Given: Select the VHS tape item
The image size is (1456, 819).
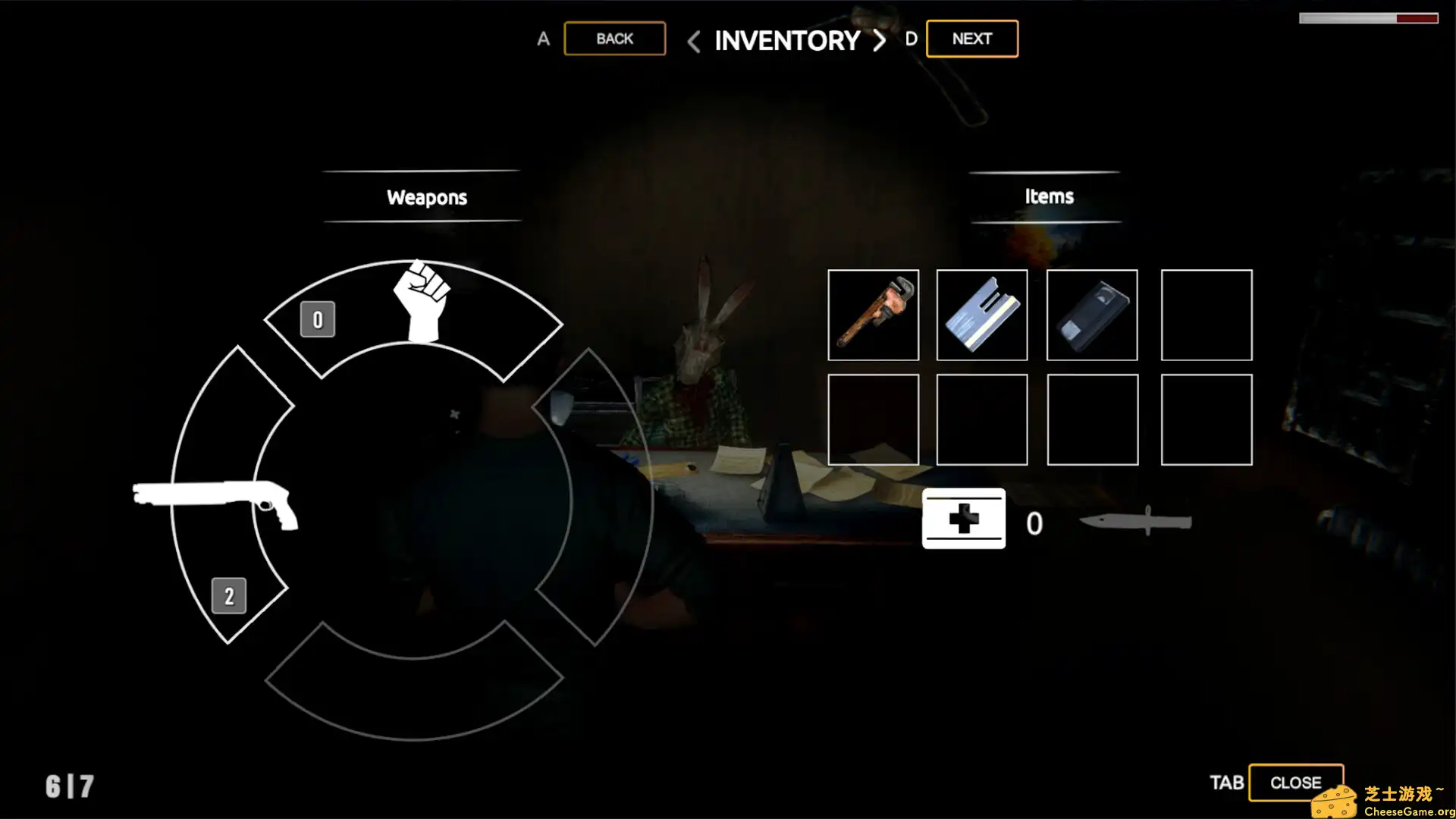Looking at the screenshot, I should tap(1091, 315).
